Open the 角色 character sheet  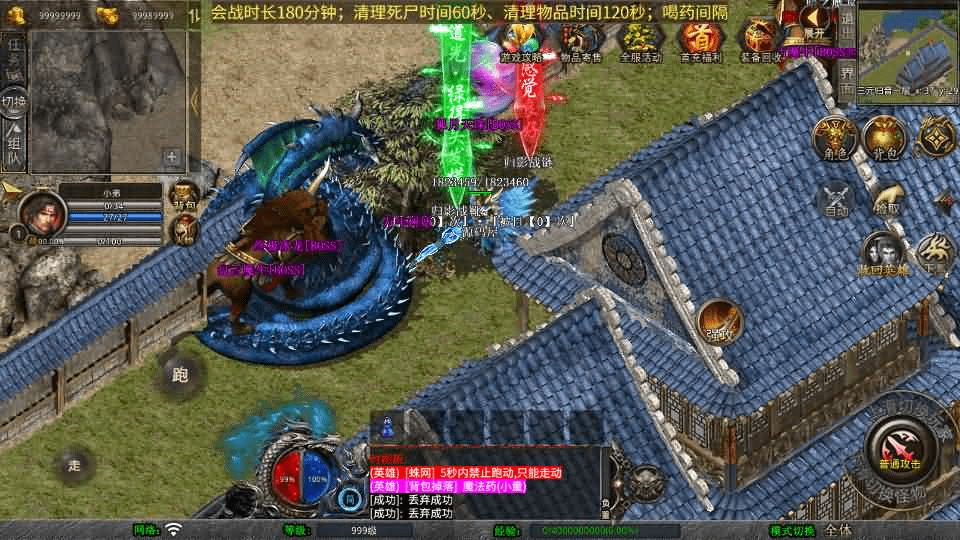click(x=832, y=138)
